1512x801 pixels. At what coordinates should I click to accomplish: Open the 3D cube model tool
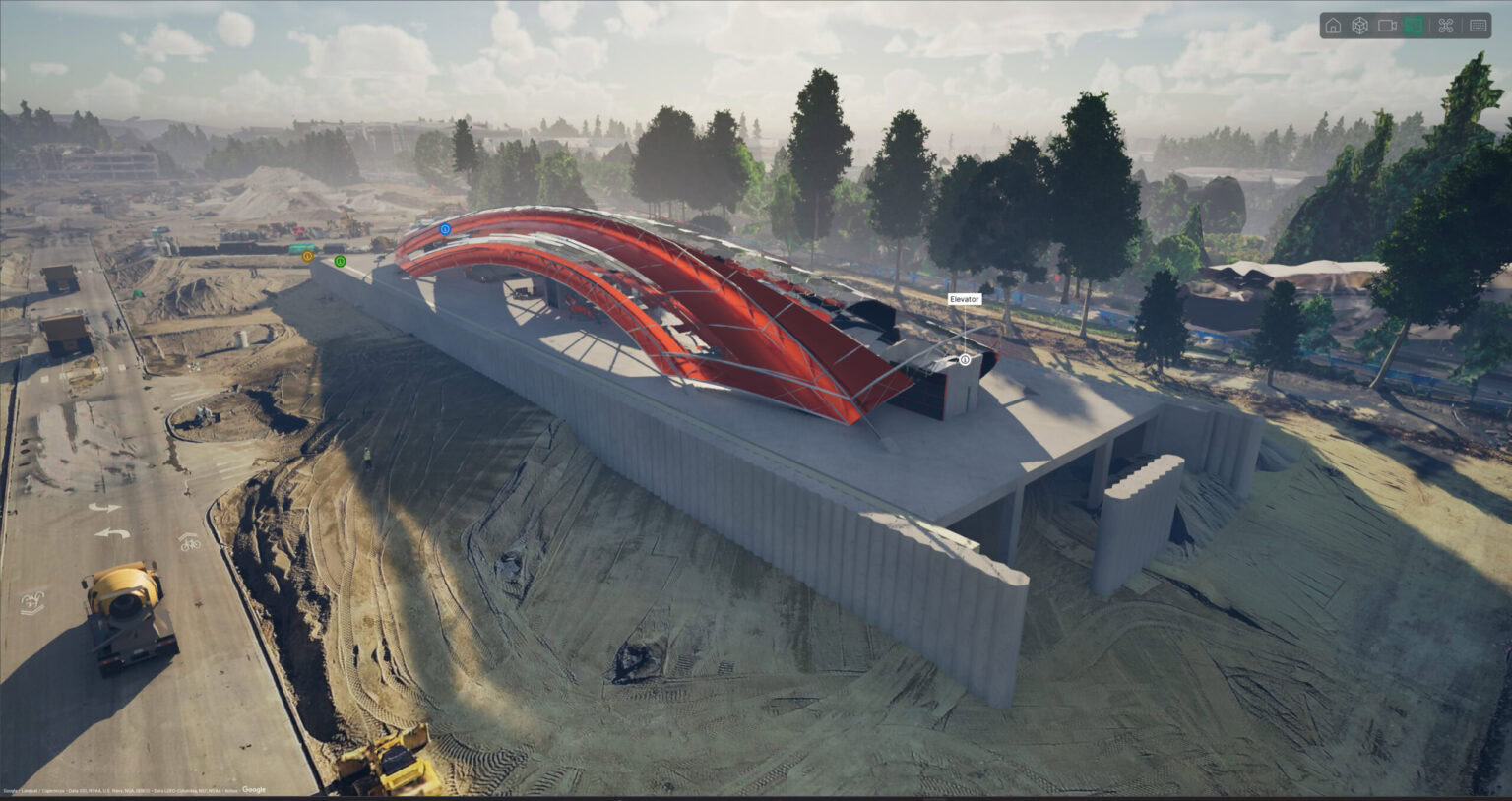click(x=1359, y=26)
